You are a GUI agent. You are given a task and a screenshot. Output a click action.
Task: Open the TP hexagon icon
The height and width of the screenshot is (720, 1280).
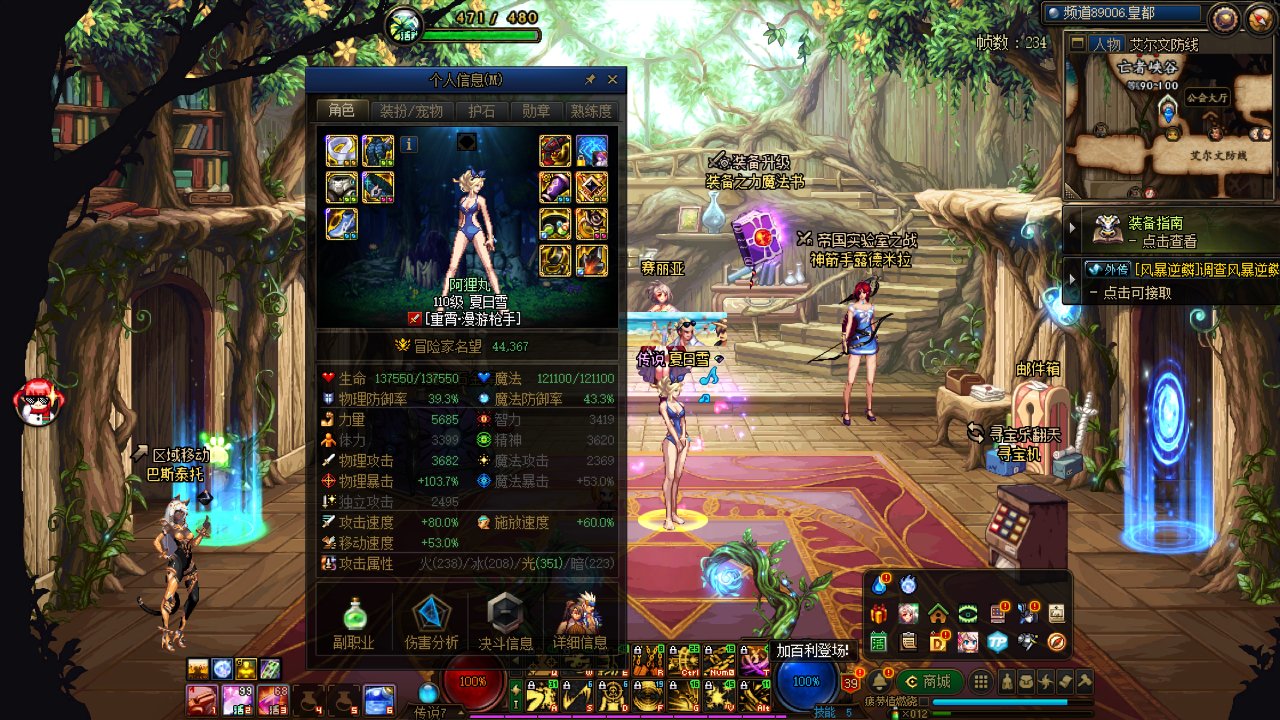click(997, 642)
